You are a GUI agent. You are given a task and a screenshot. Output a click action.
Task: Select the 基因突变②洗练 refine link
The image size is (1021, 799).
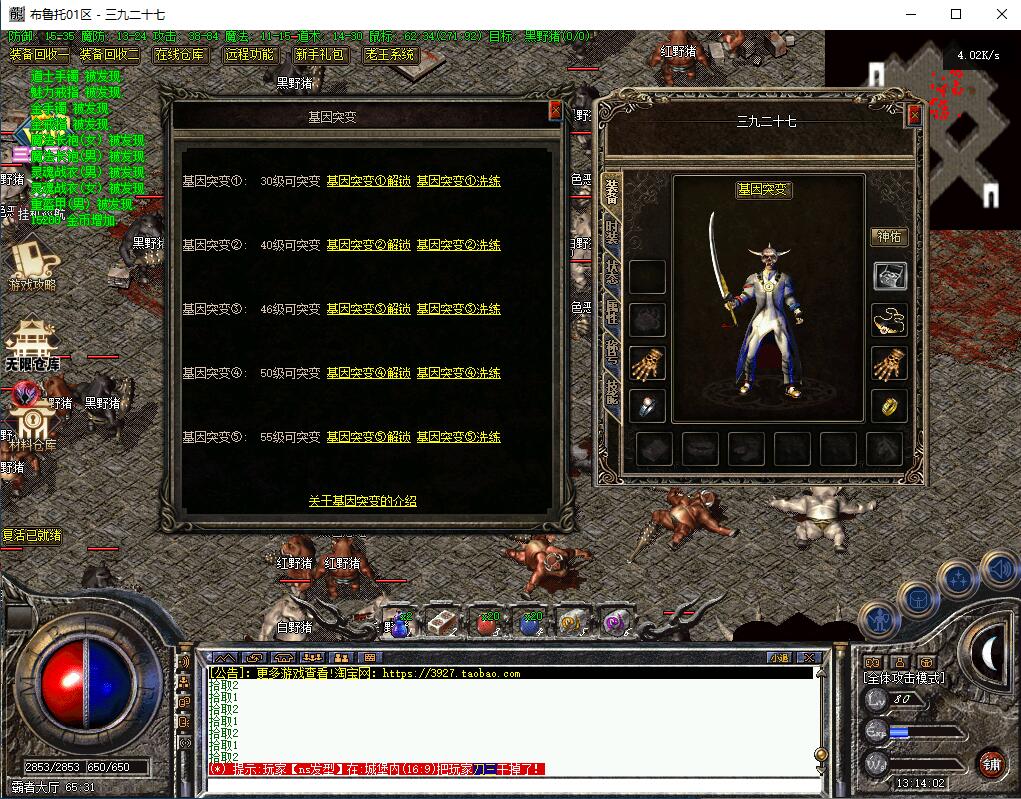(x=458, y=245)
